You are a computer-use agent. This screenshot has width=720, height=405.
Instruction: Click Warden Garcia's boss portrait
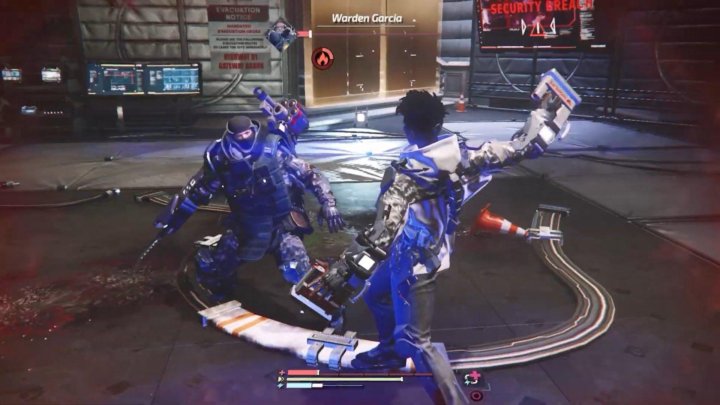pos(283,37)
